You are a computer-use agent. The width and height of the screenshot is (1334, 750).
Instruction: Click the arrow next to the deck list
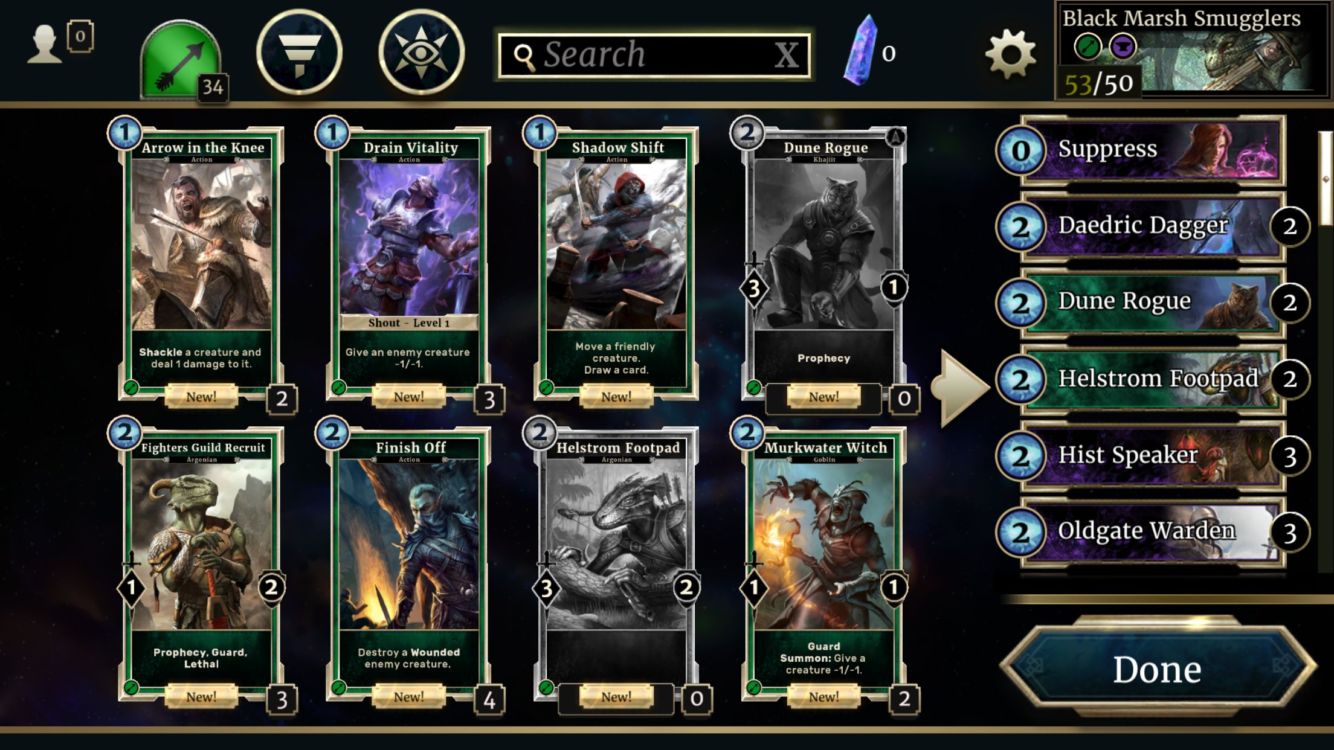(960, 386)
